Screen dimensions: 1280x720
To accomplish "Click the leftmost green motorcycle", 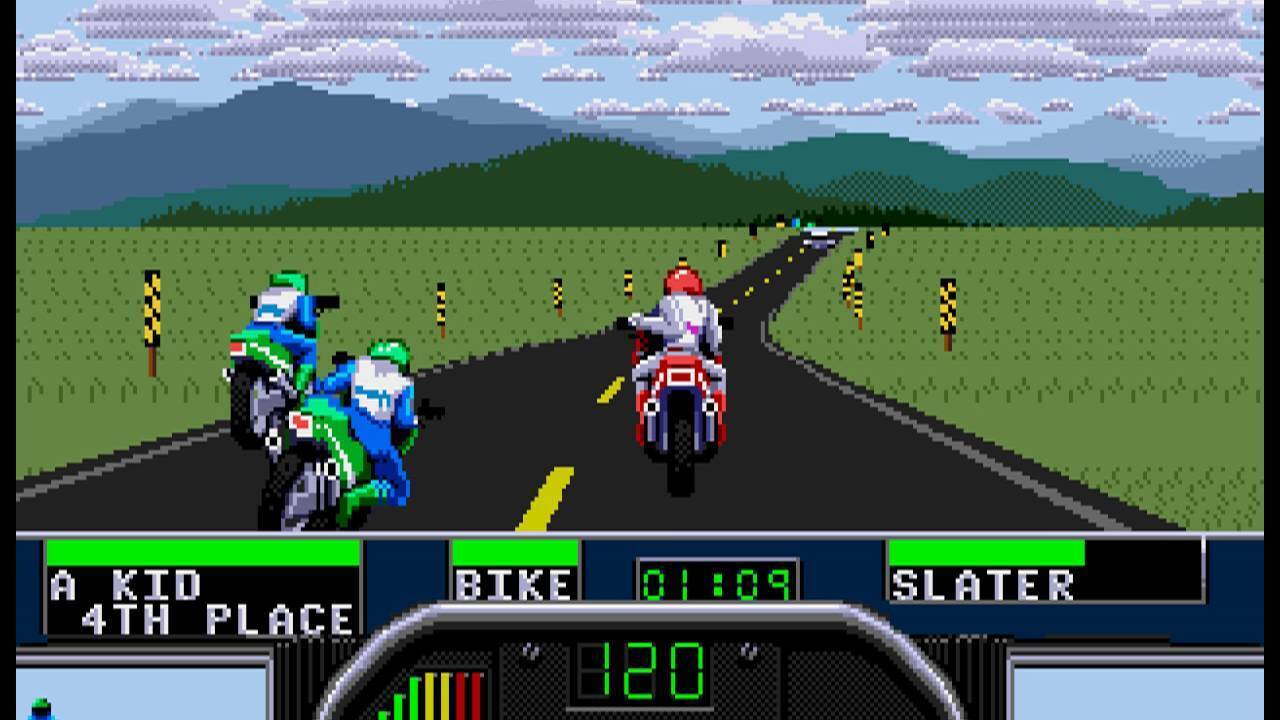I will pyautogui.click(x=270, y=380).
